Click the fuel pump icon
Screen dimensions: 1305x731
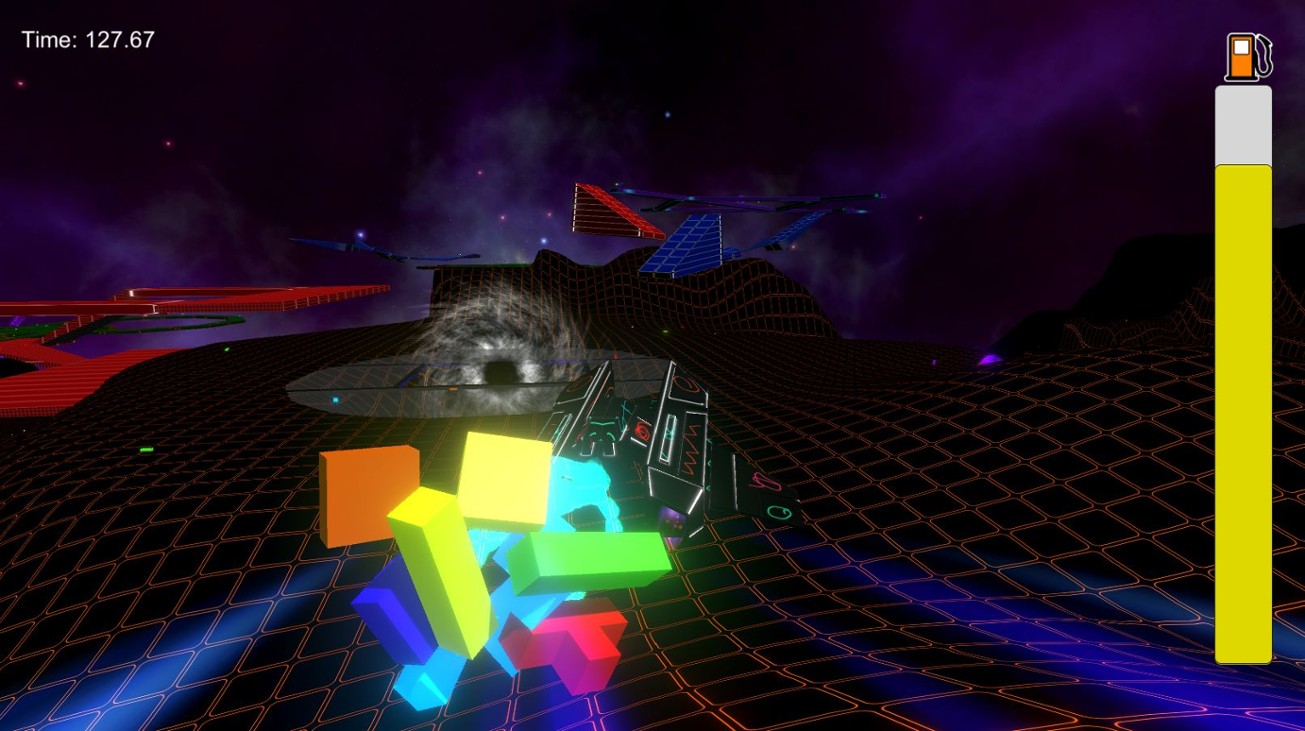[x=1243, y=55]
